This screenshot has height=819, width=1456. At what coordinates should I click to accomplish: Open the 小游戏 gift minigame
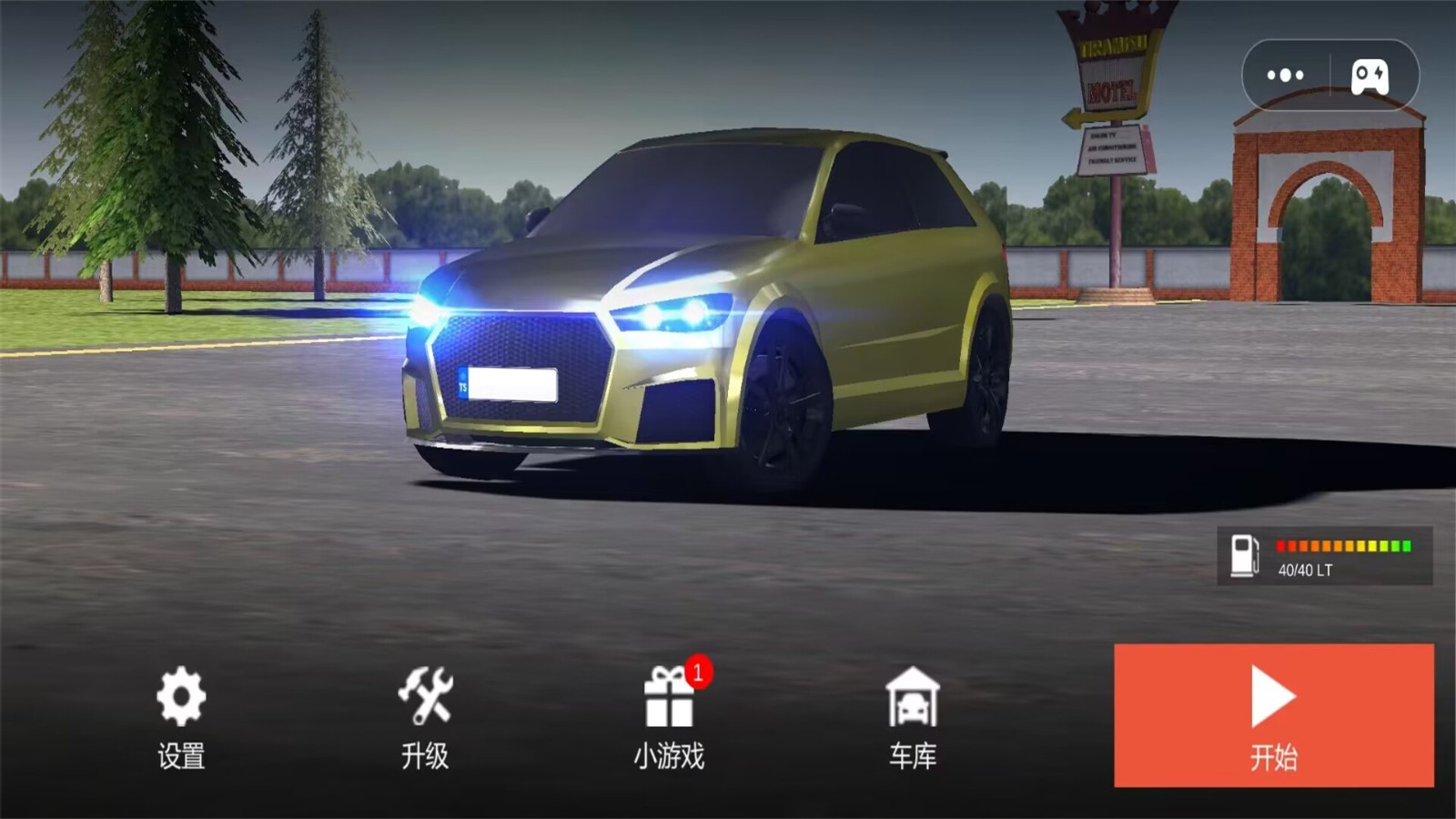click(x=669, y=716)
